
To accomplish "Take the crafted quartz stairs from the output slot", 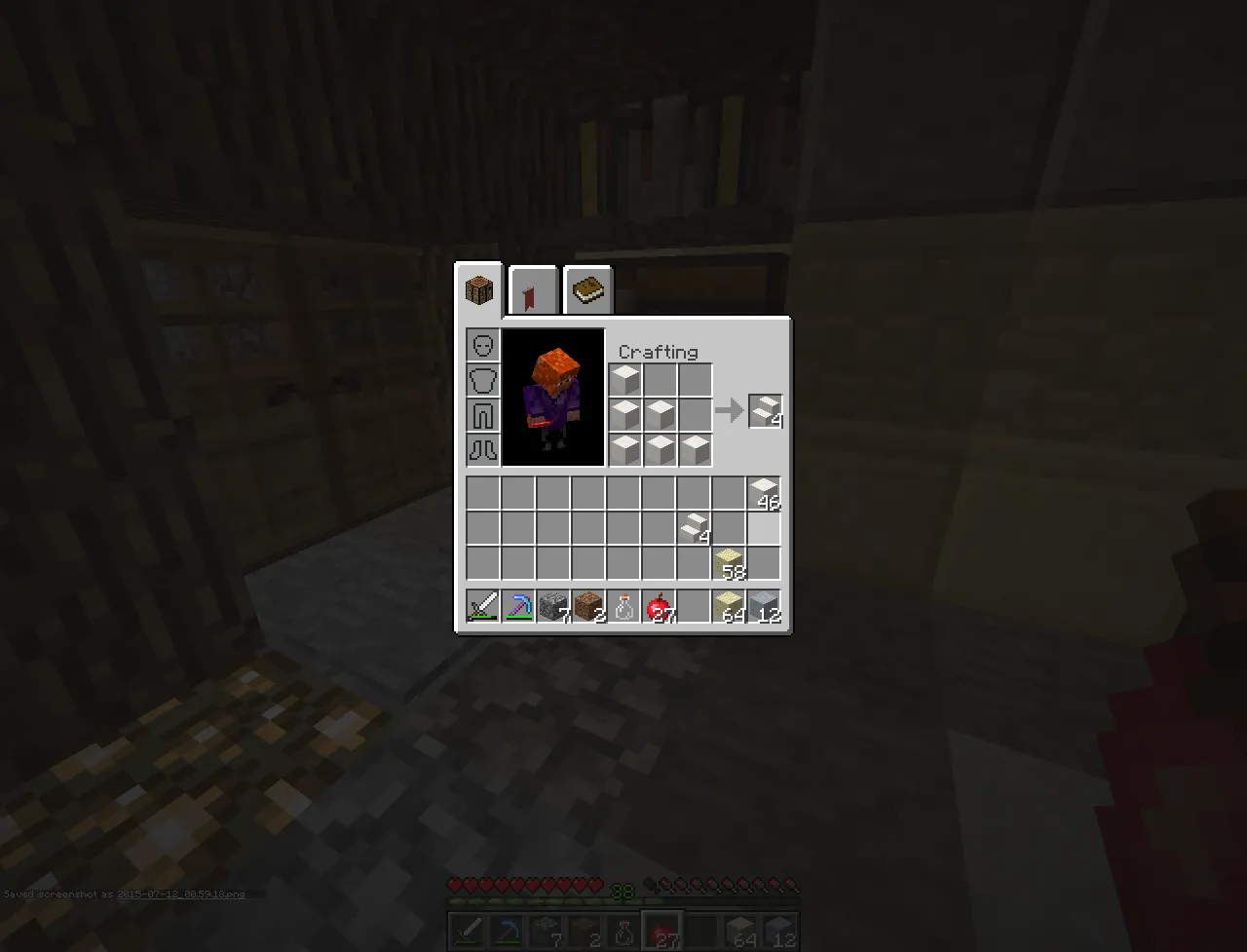I will point(765,410).
